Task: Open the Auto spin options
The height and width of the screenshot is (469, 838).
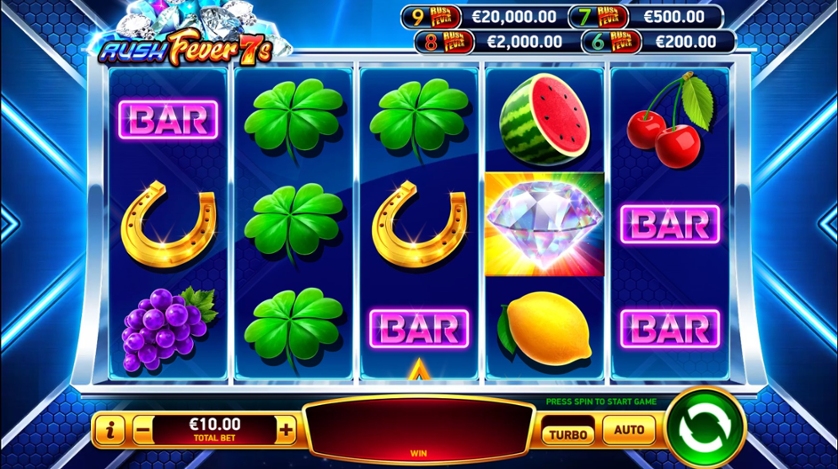Action: click(629, 432)
